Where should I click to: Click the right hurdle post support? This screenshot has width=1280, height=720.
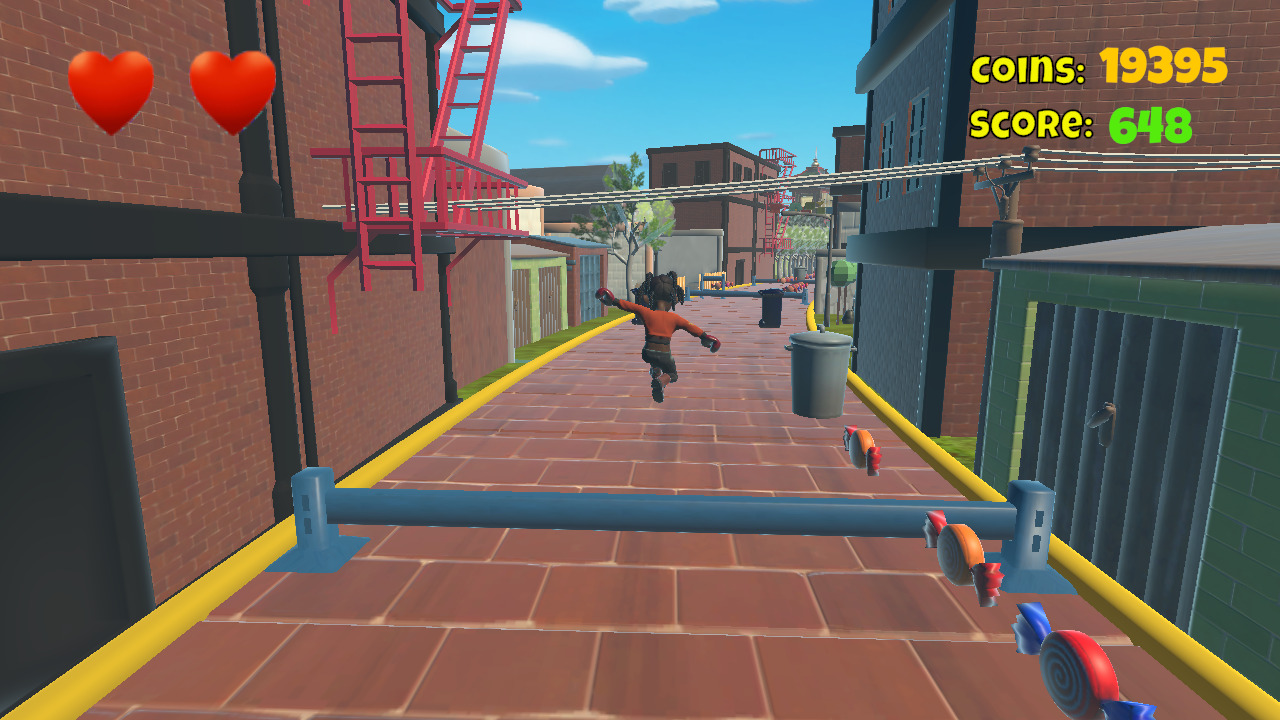click(1030, 535)
